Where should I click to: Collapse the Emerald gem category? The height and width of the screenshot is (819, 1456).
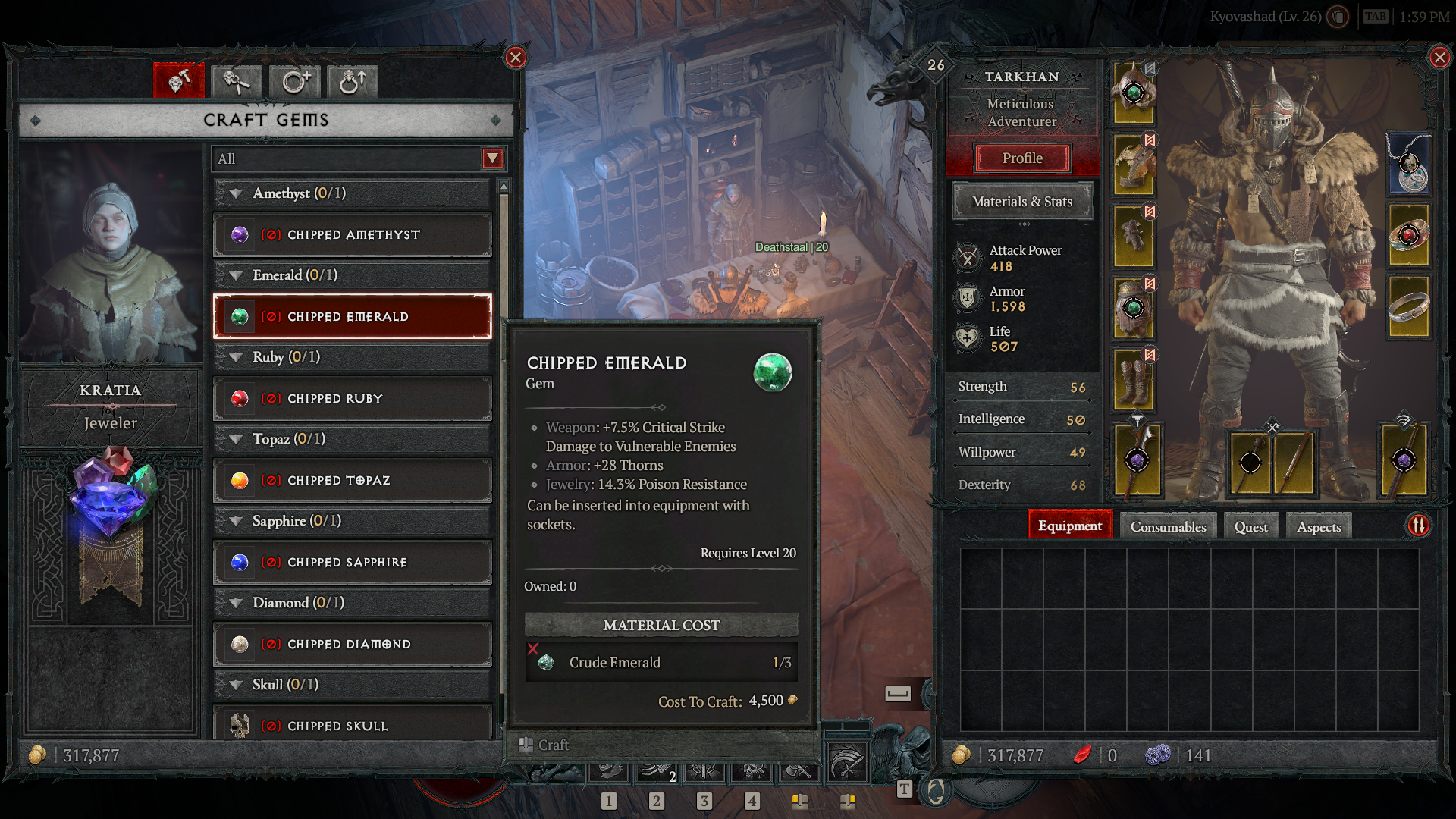pos(235,275)
